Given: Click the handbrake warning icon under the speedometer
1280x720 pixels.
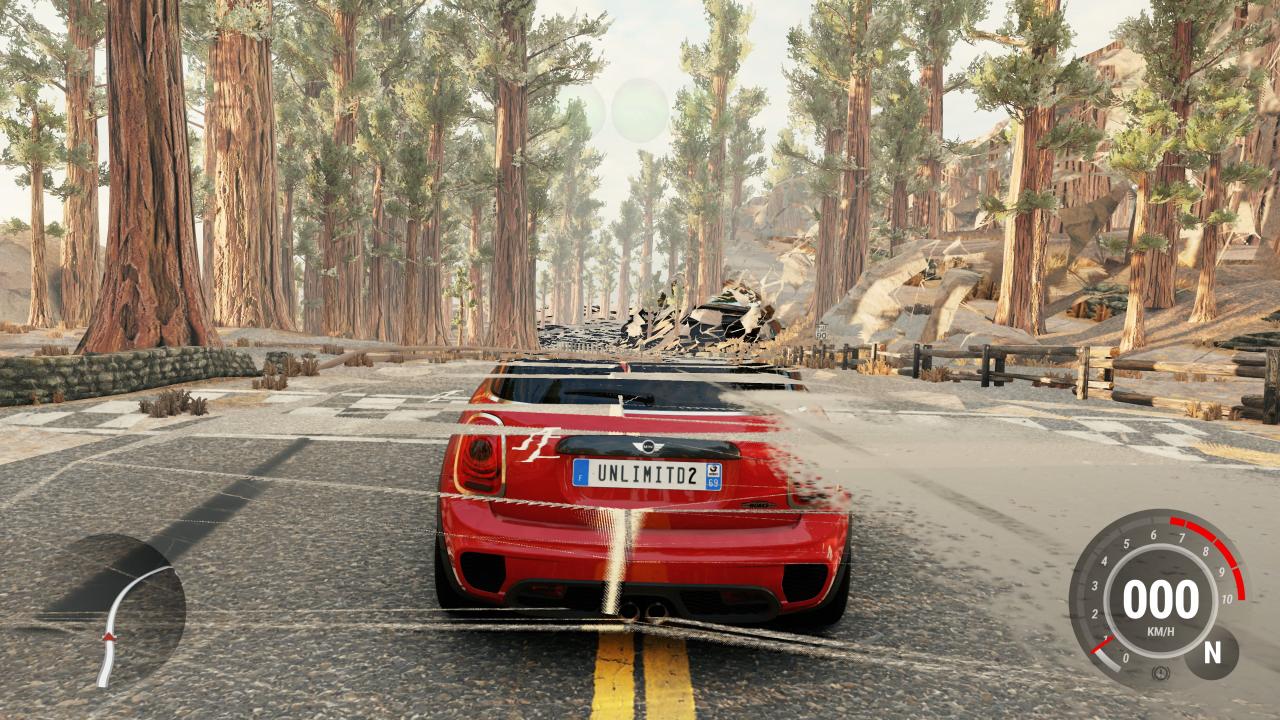Looking at the screenshot, I should click(x=1160, y=673).
